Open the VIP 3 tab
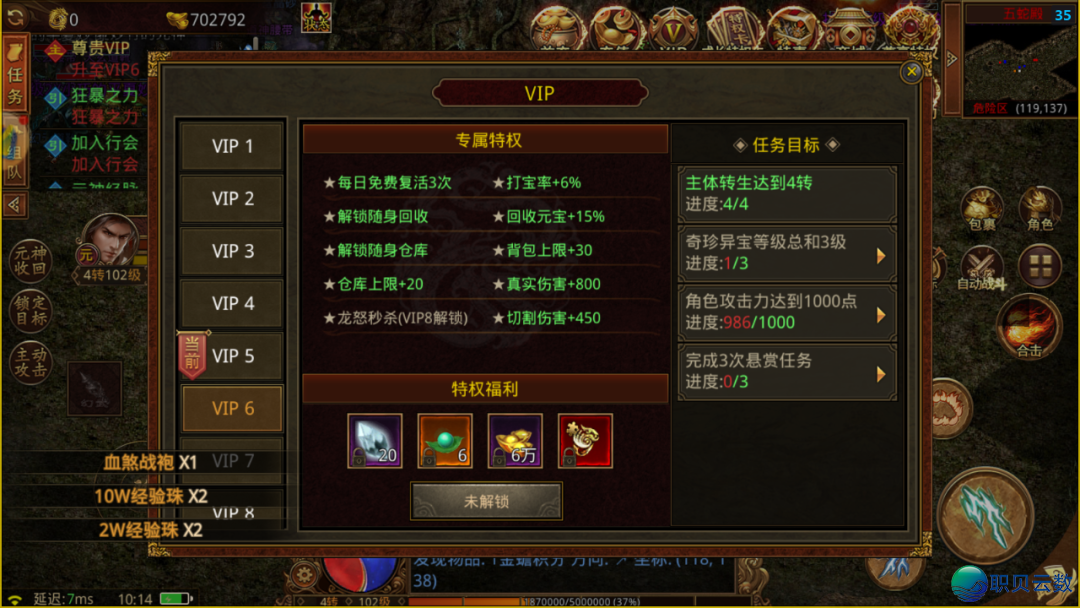The image size is (1080, 608). [x=232, y=251]
